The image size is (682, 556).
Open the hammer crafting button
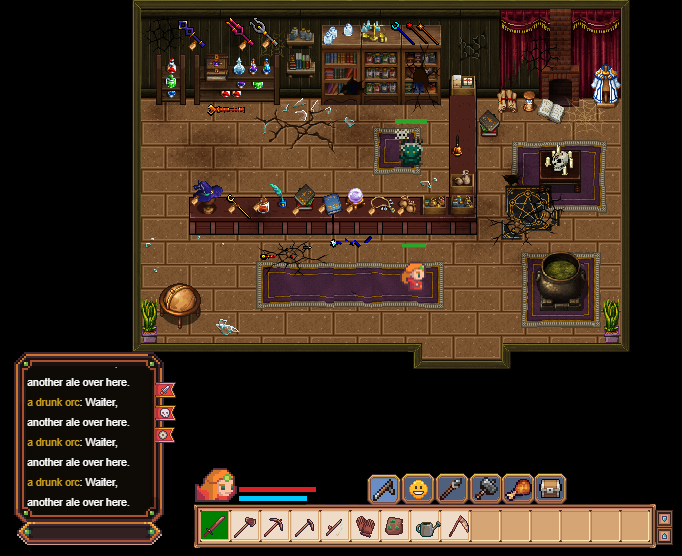(x=485, y=489)
